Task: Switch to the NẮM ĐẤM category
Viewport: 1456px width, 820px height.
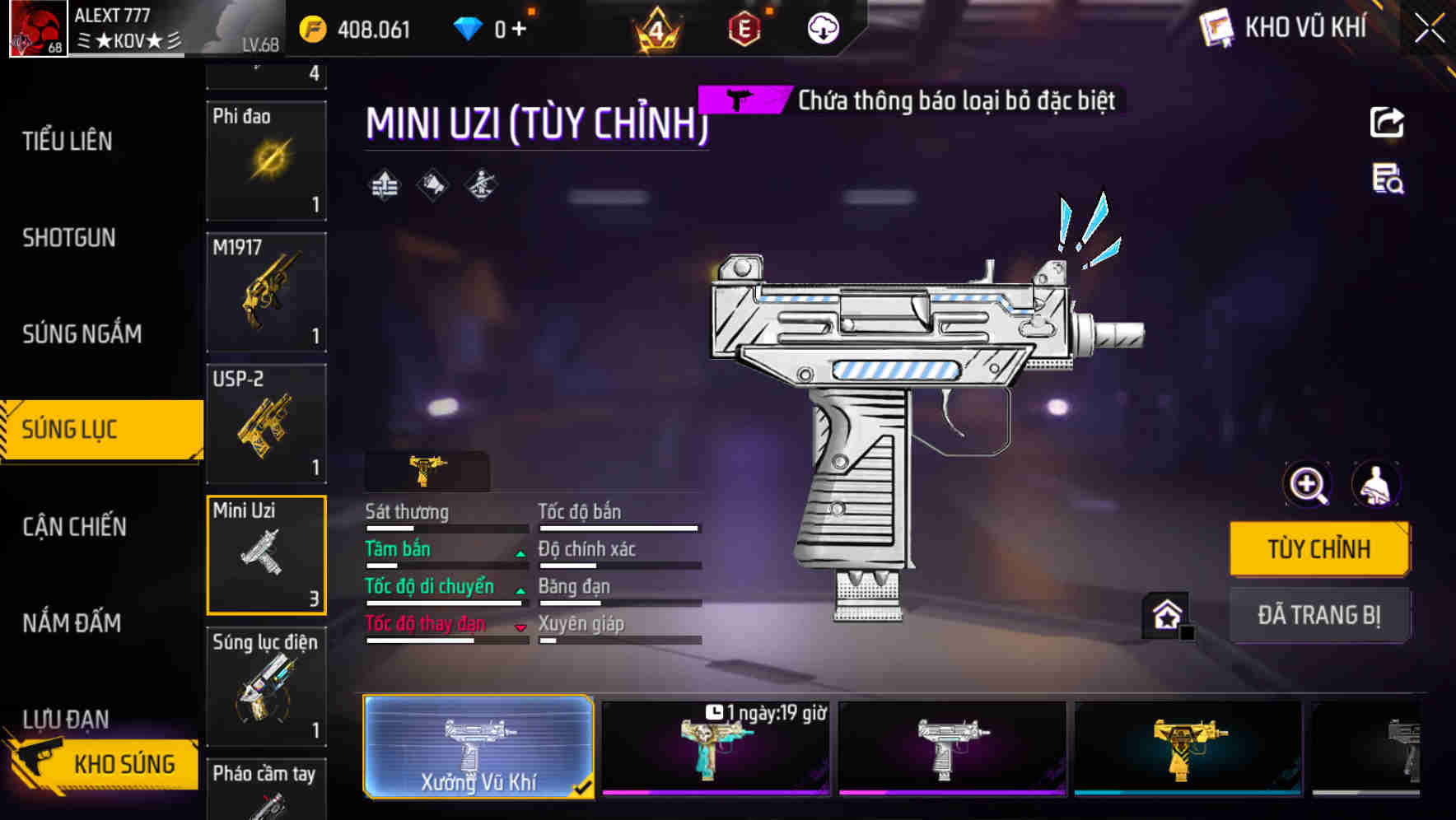Action: tap(72, 623)
